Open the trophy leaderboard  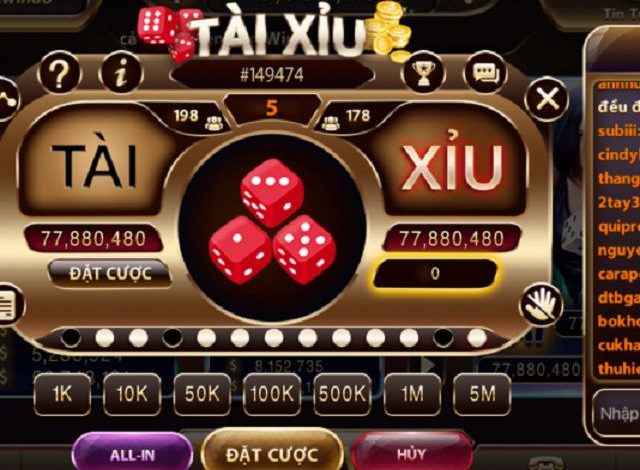[425, 71]
